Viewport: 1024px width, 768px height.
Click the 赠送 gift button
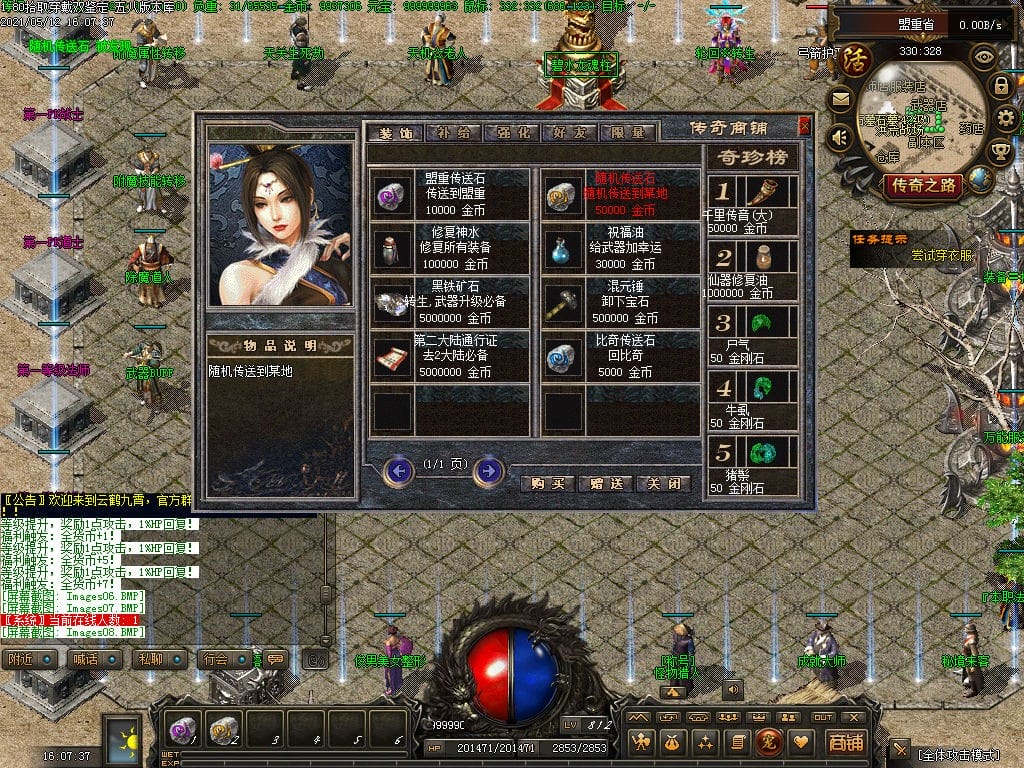[607, 483]
